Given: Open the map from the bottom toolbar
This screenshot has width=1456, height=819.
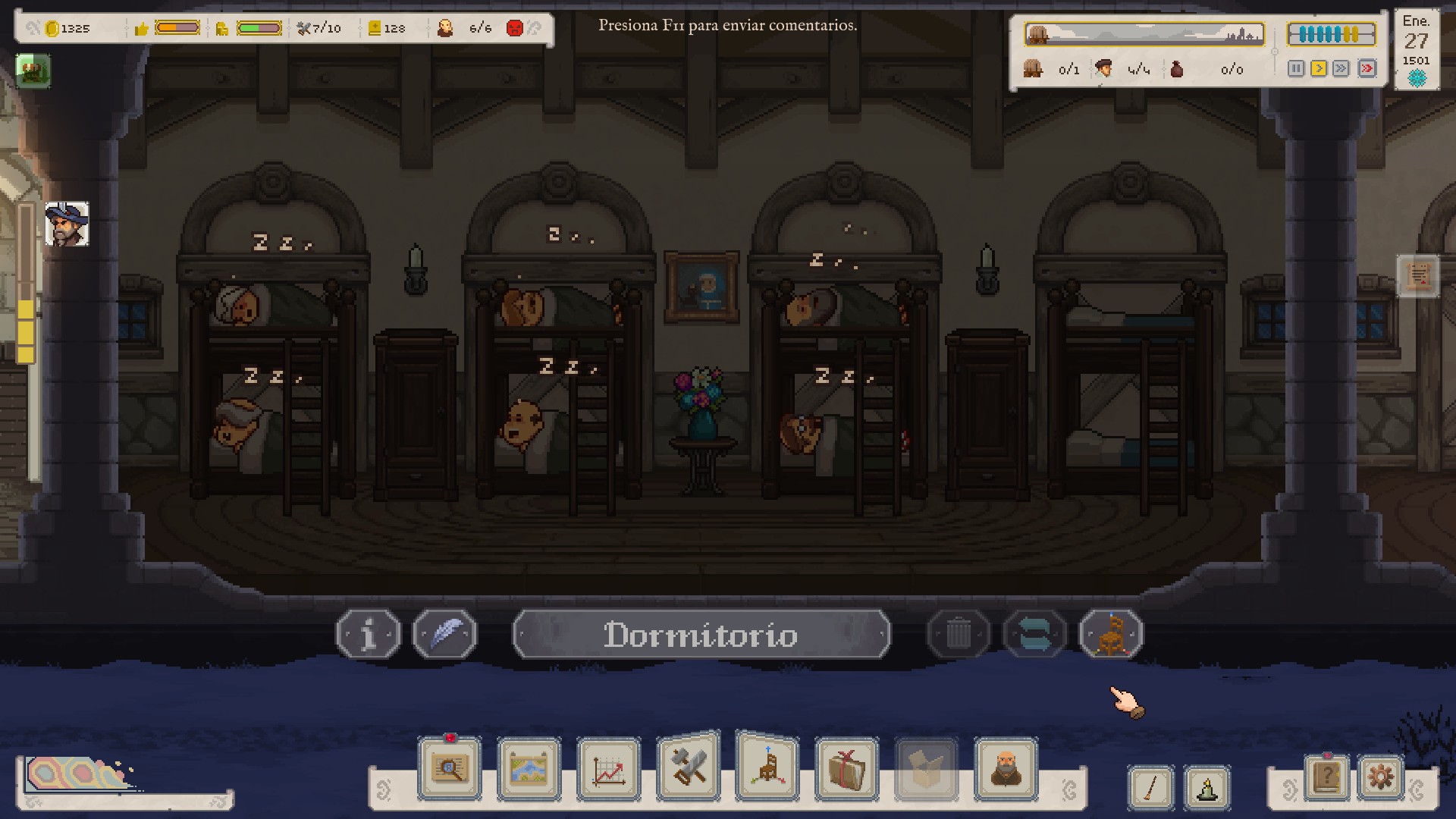Looking at the screenshot, I should tap(529, 769).
